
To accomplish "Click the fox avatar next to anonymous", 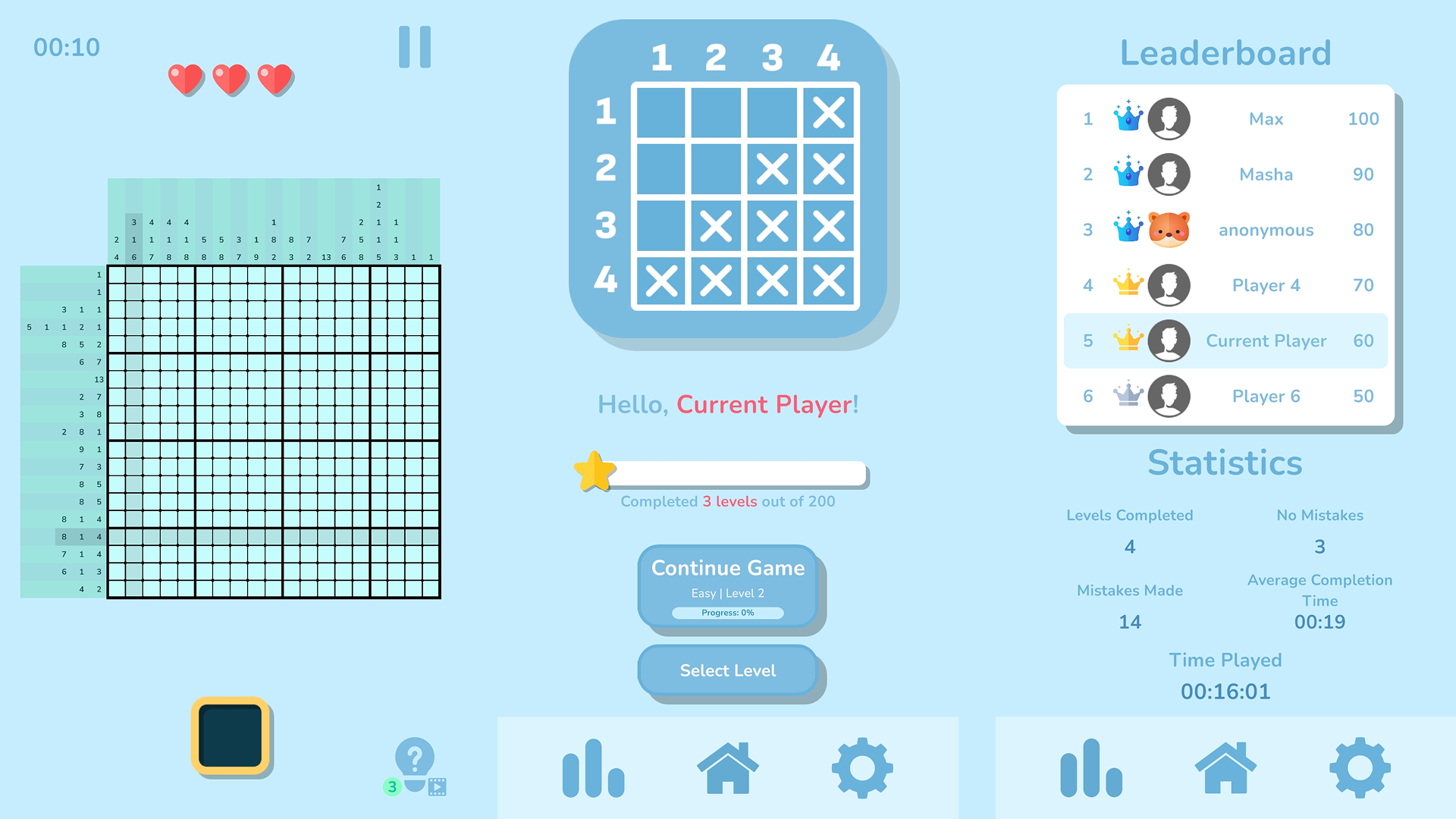I will pyautogui.click(x=1169, y=230).
